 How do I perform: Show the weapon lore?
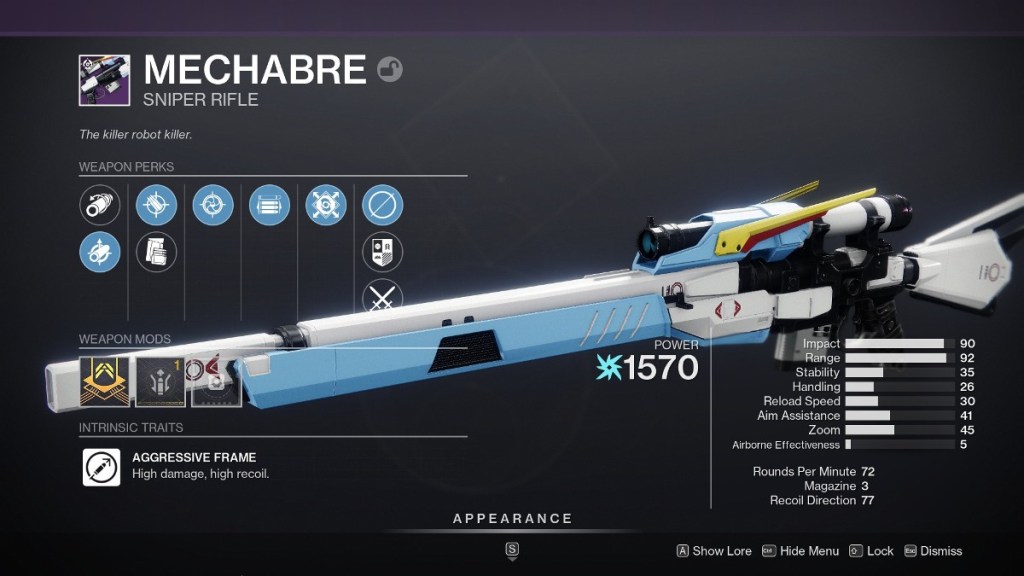(714, 551)
